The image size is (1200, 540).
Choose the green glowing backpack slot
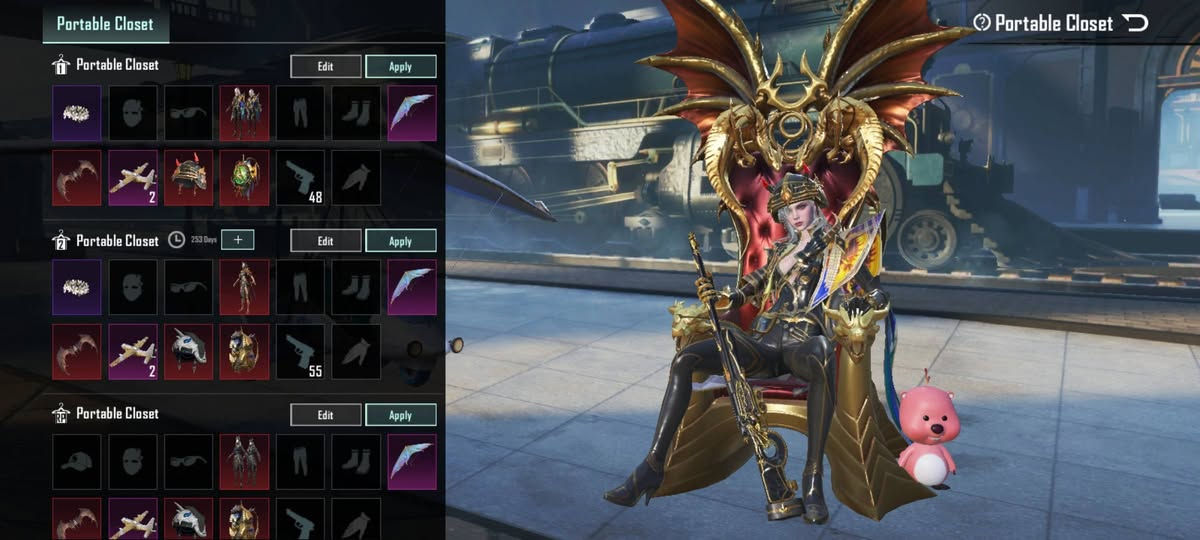pos(245,178)
